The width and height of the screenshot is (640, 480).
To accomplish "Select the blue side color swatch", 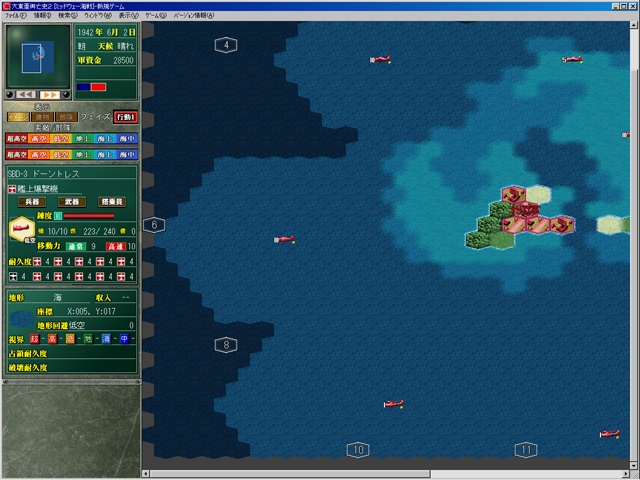I will coord(84,87).
